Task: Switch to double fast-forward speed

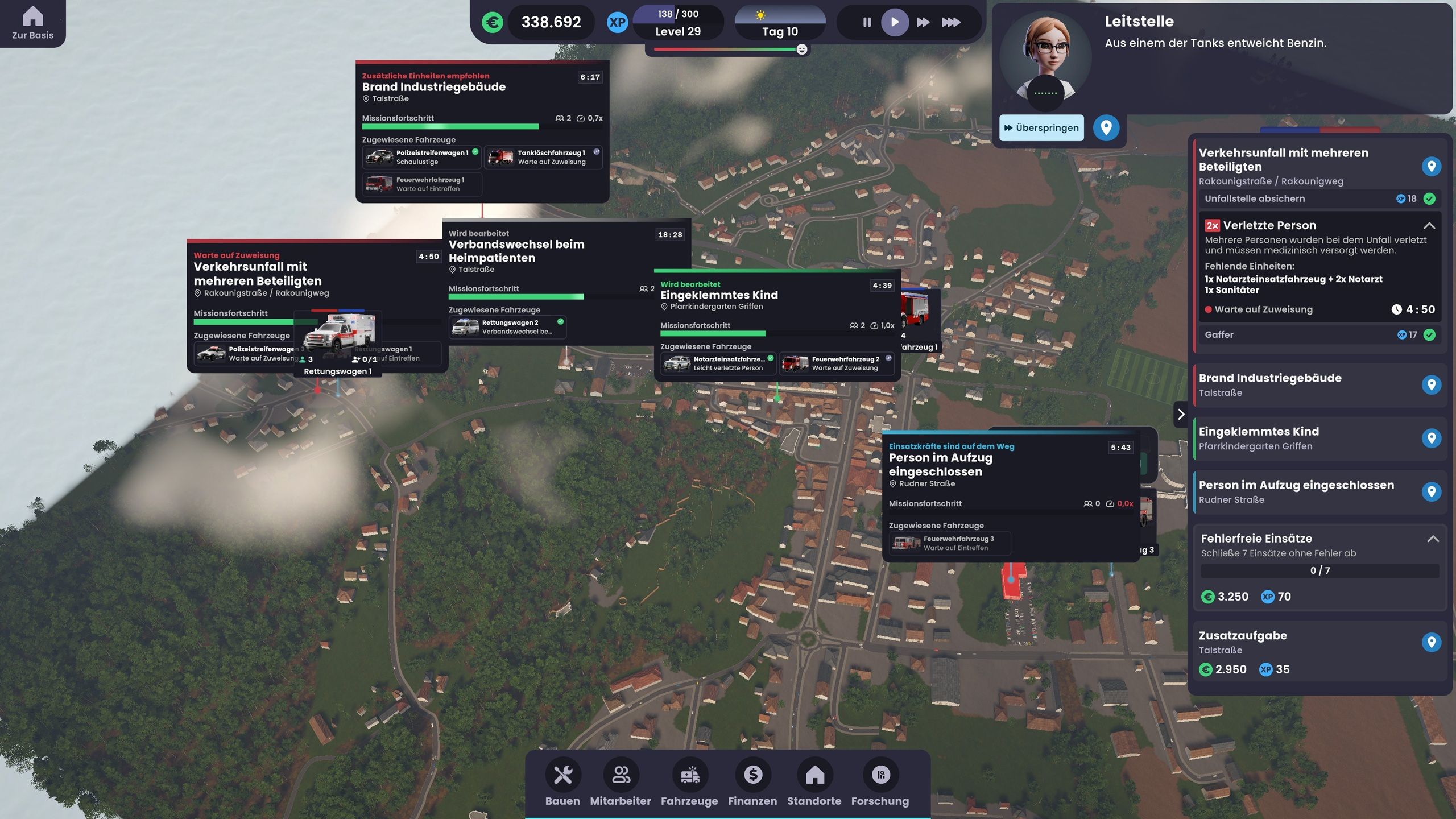Action: [923, 22]
